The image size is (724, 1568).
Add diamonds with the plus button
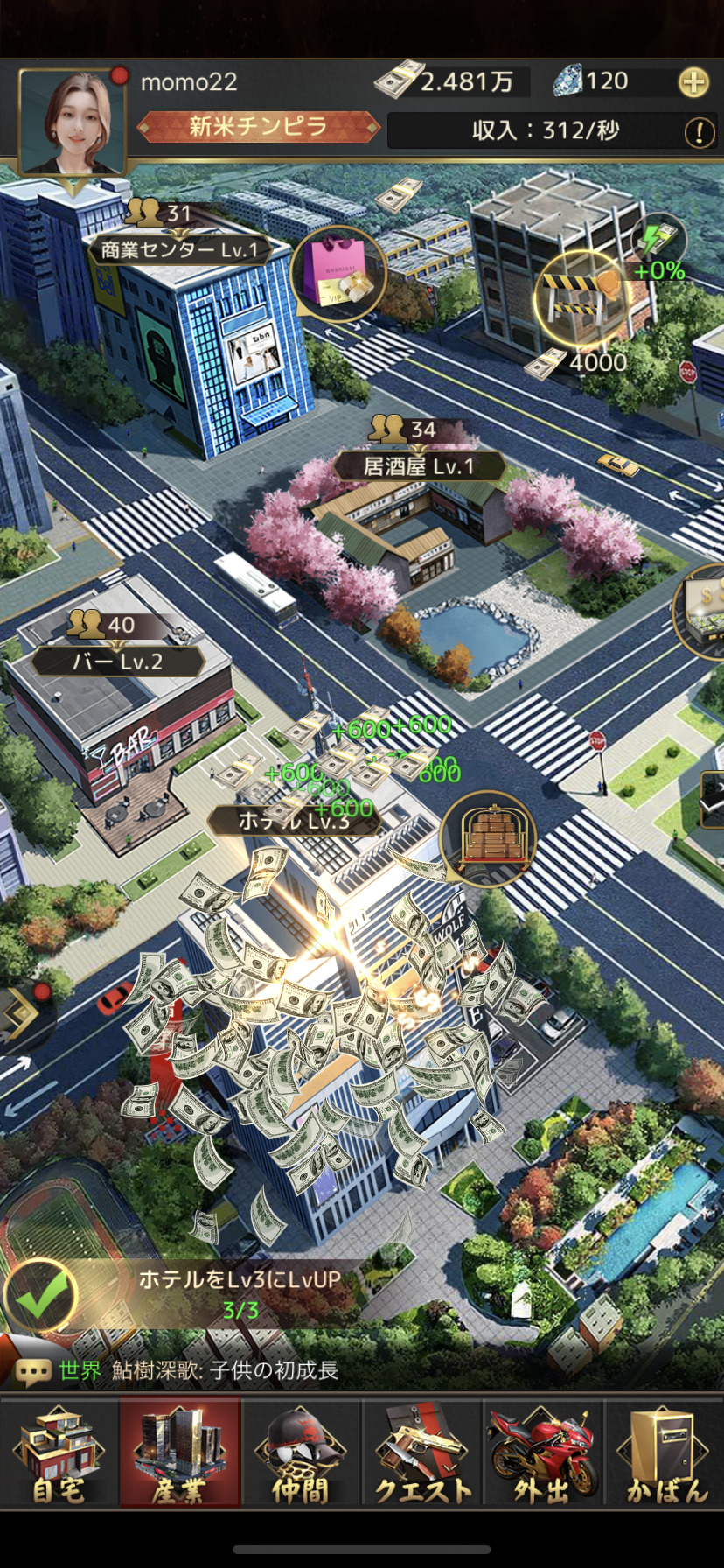pyautogui.click(x=693, y=83)
